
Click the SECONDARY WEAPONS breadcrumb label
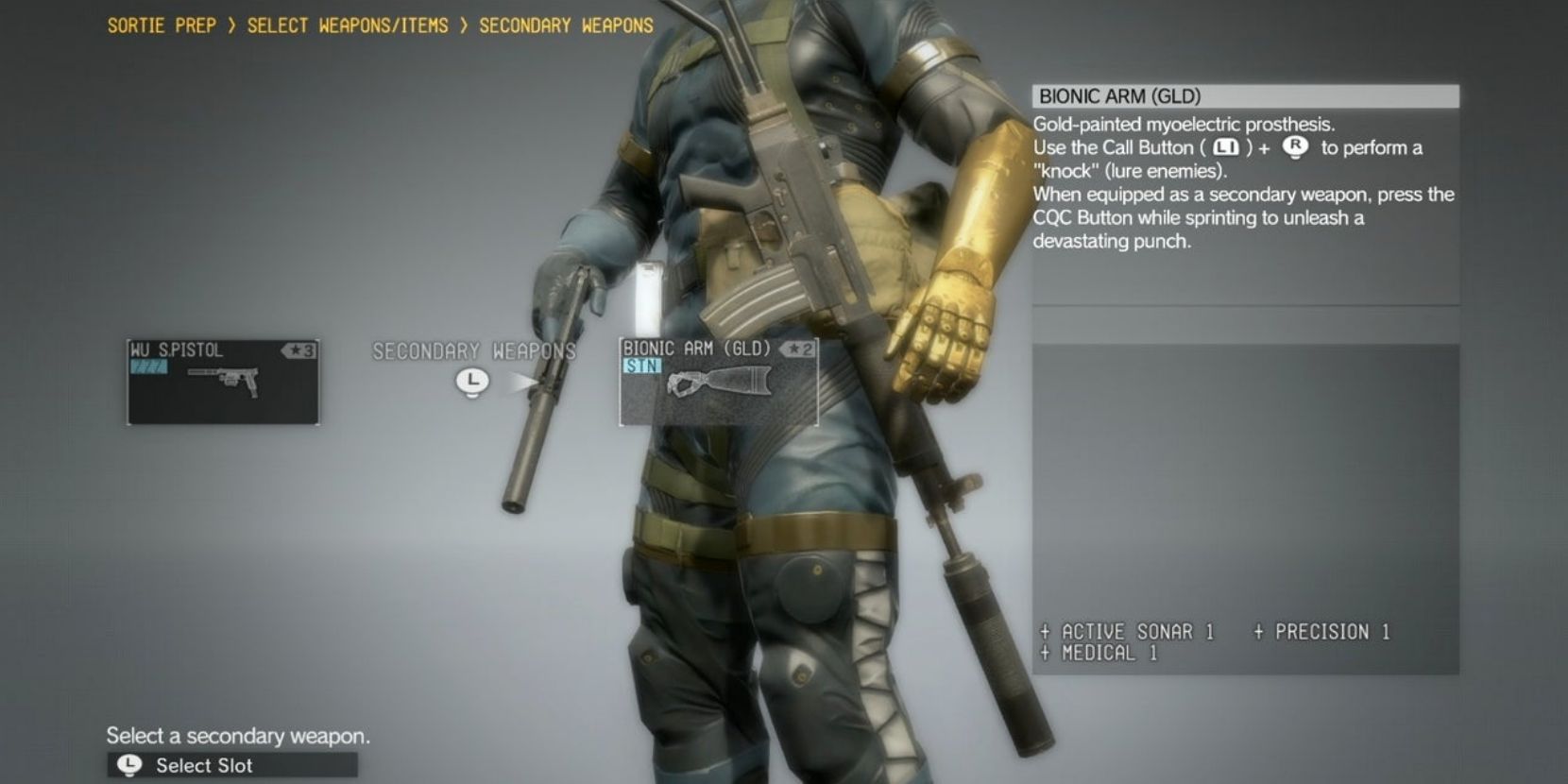(565, 26)
